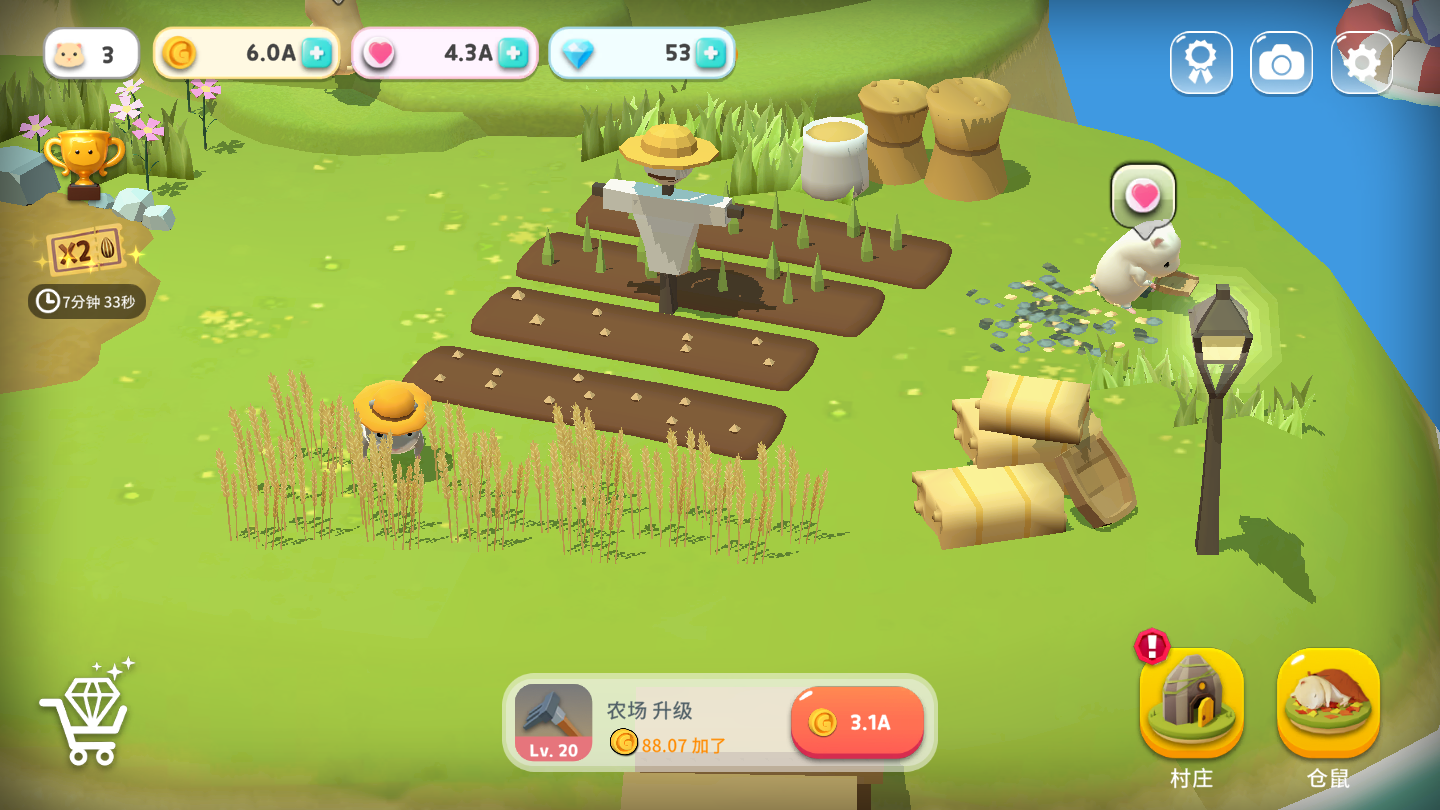Image resolution: width=1440 pixels, height=810 pixels.
Task: Open the 仓鼠 hamster collection
Action: 1328,704
